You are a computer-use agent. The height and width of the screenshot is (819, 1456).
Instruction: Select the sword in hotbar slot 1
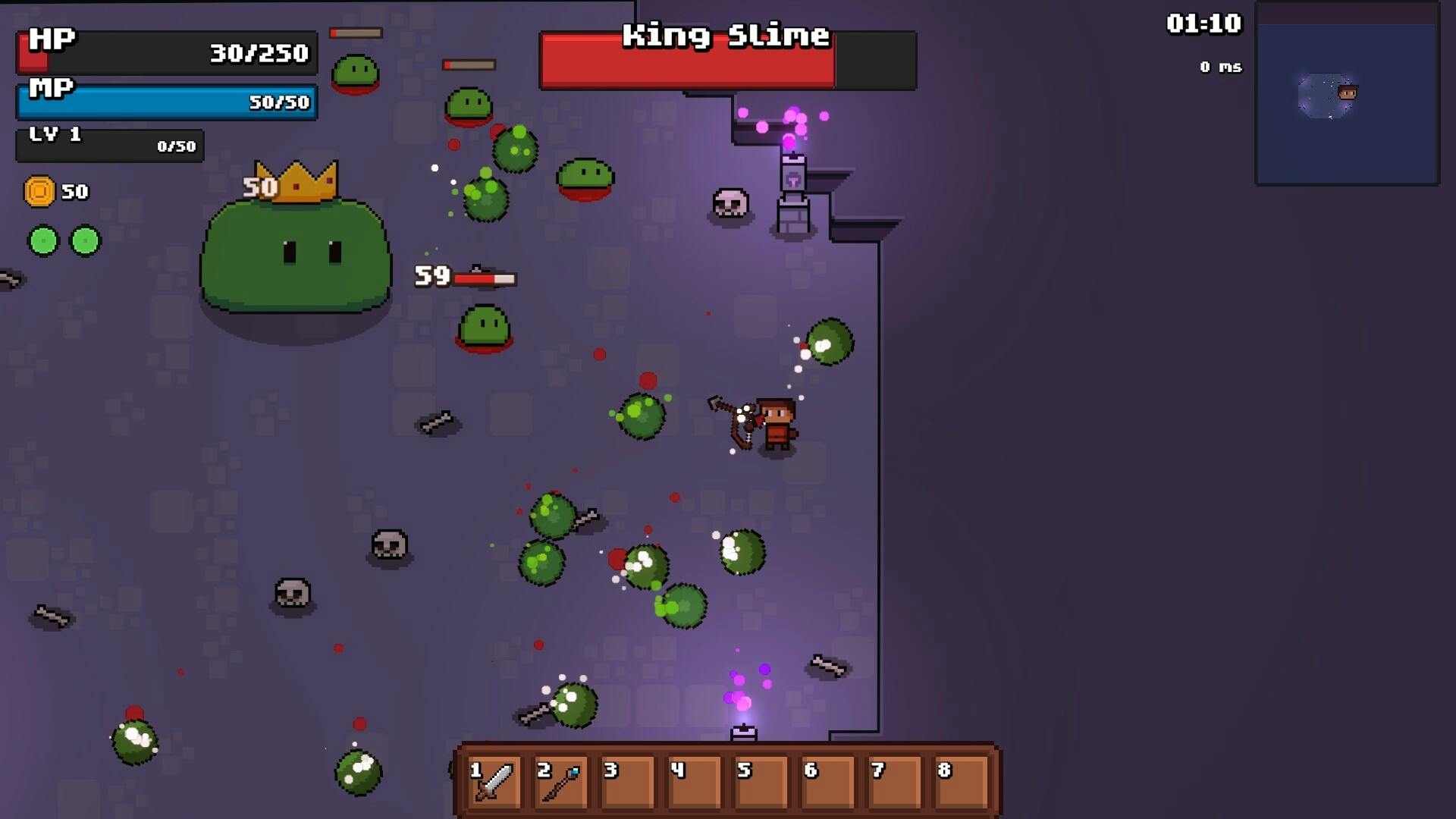click(x=494, y=781)
